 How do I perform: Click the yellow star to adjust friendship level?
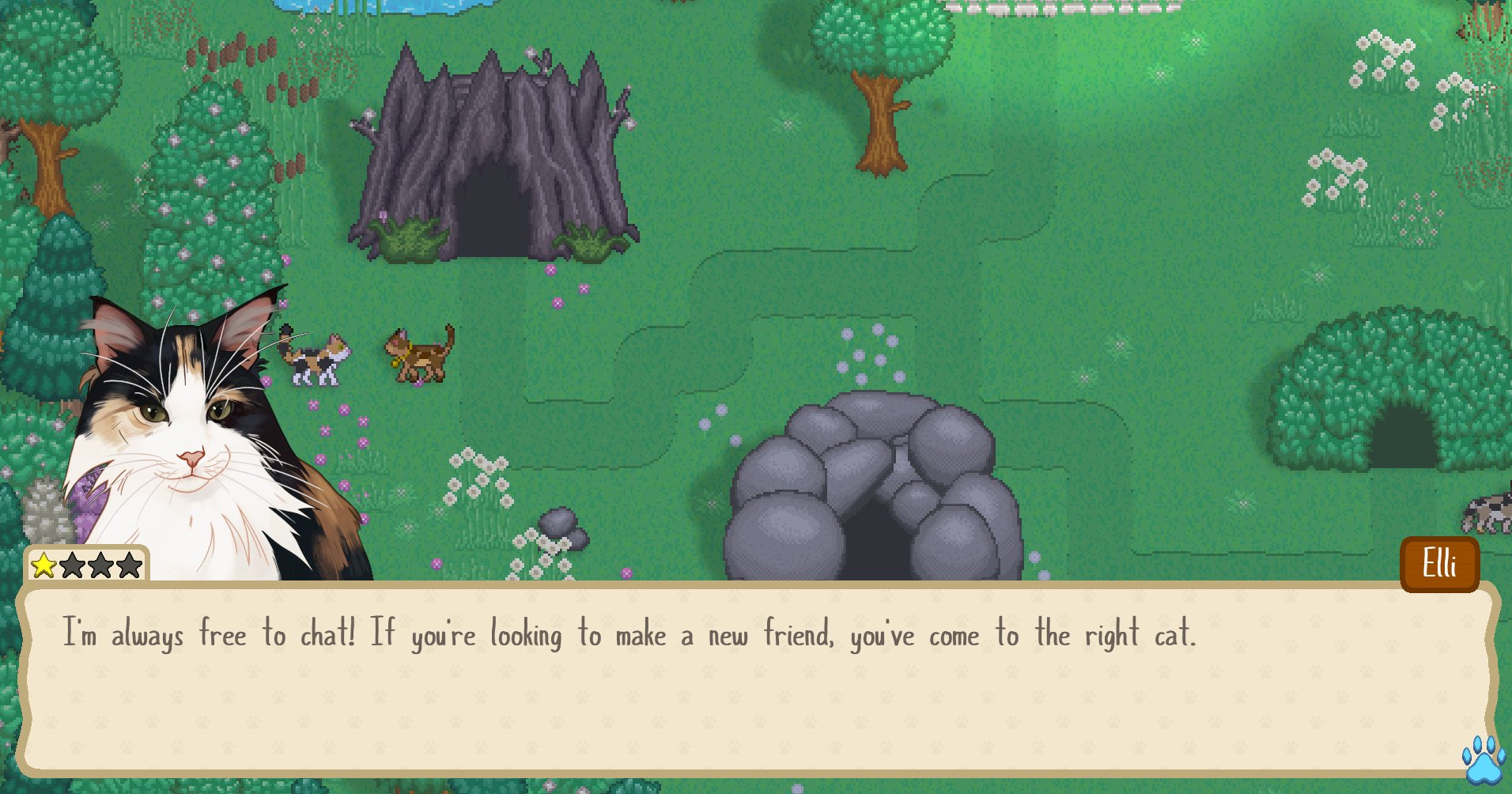tap(44, 565)
